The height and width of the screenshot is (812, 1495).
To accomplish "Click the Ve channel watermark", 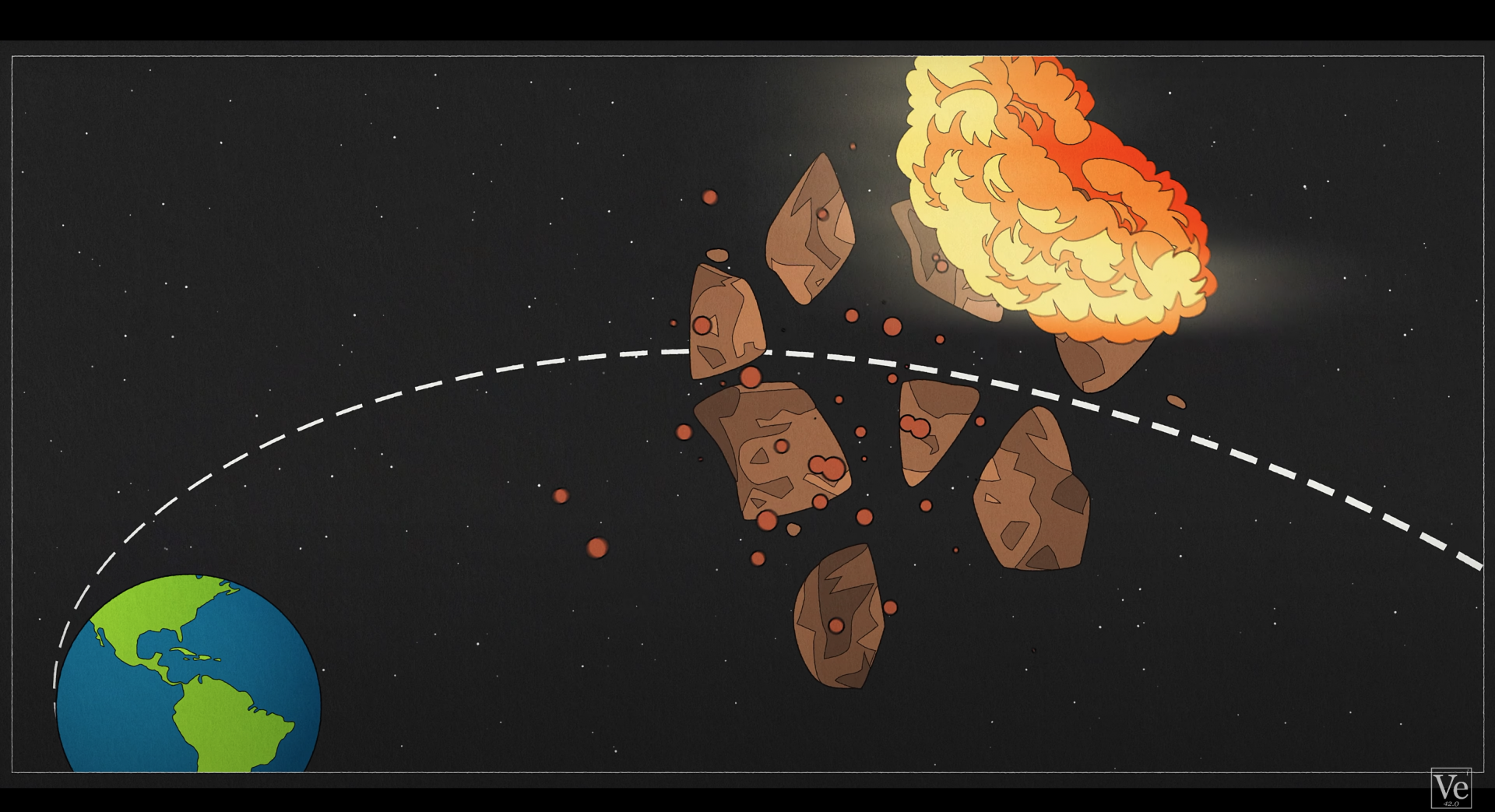I will pos(1451,788).
